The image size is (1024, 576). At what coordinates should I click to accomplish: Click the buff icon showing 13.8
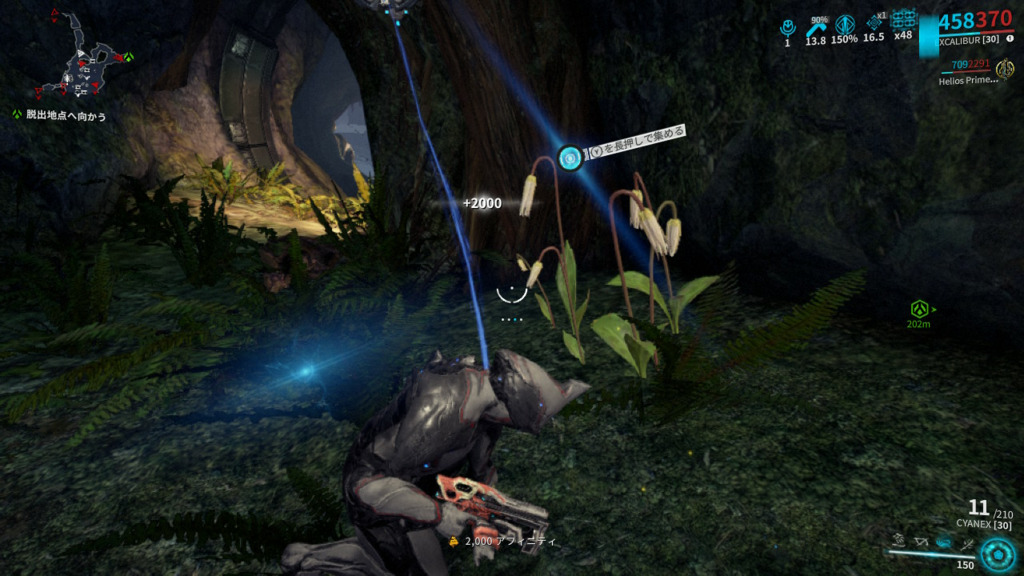click(x=816, y=24)
